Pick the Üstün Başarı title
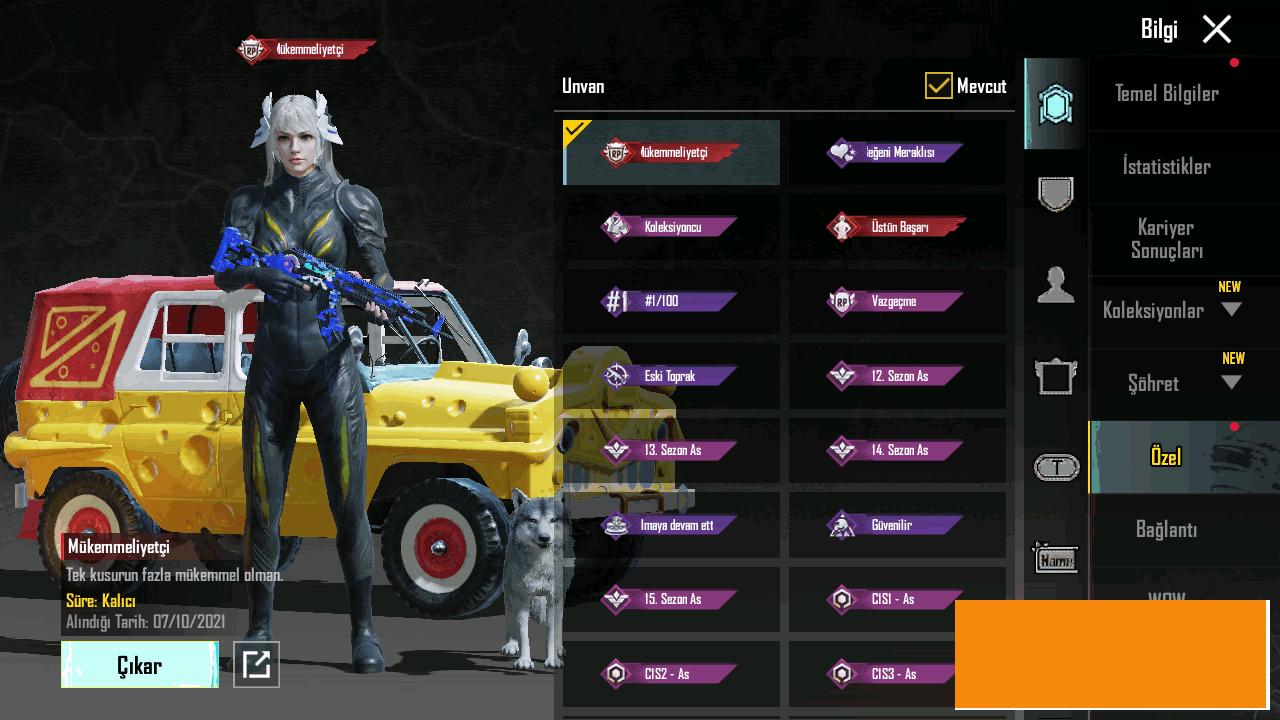This screenshot has height=720, width=1280. click(x=897, y=227)
